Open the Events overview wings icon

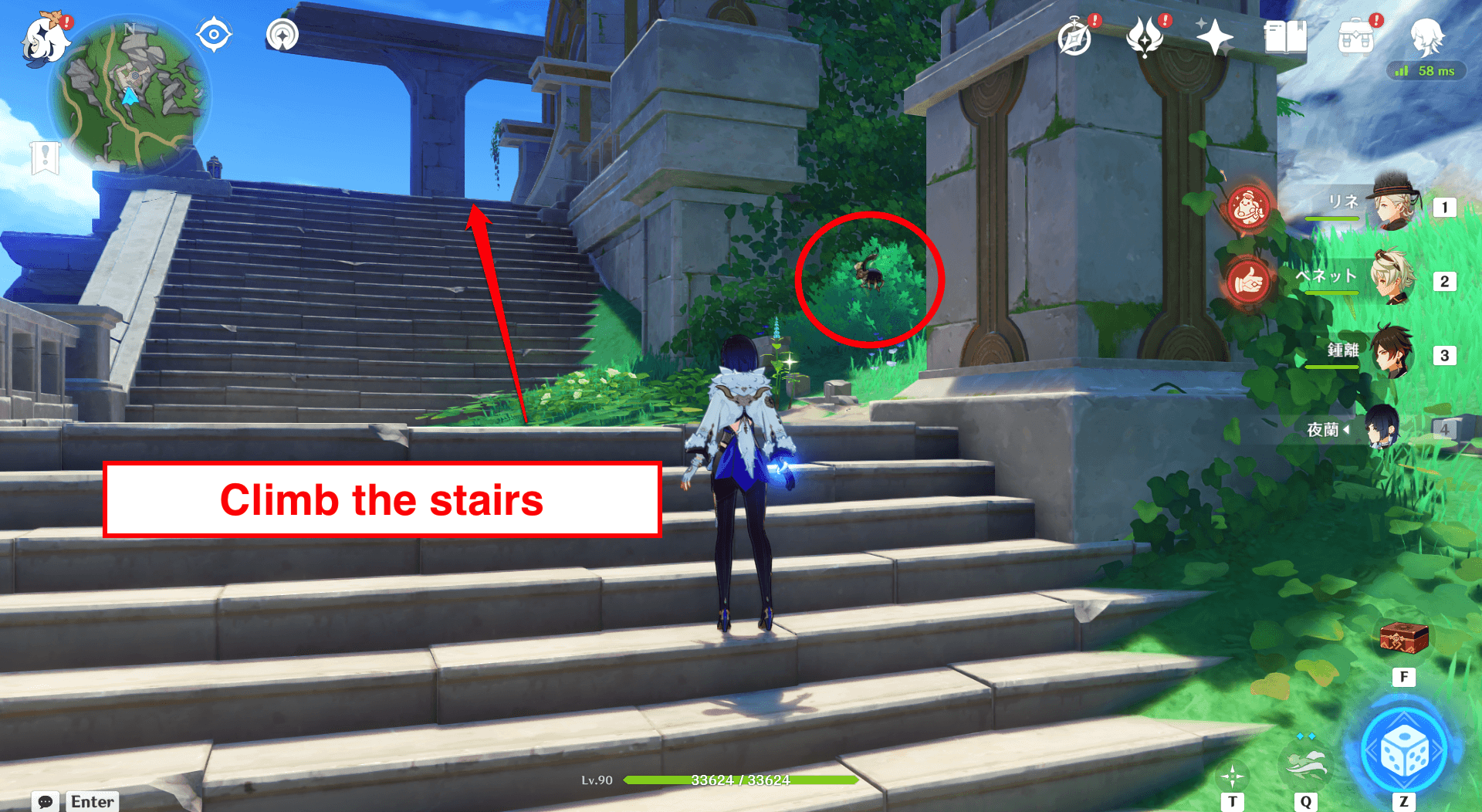click(1145, 36)
